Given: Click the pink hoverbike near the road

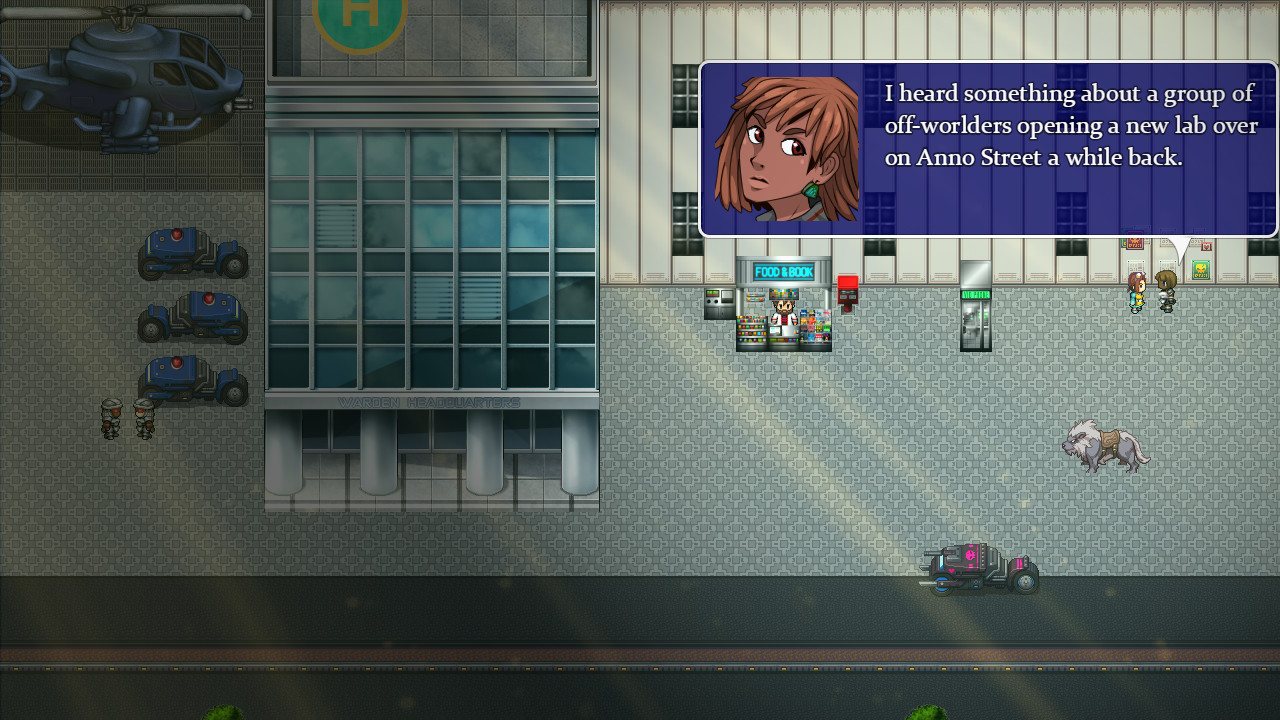Looking at the screenshot, I should [975, 568].
